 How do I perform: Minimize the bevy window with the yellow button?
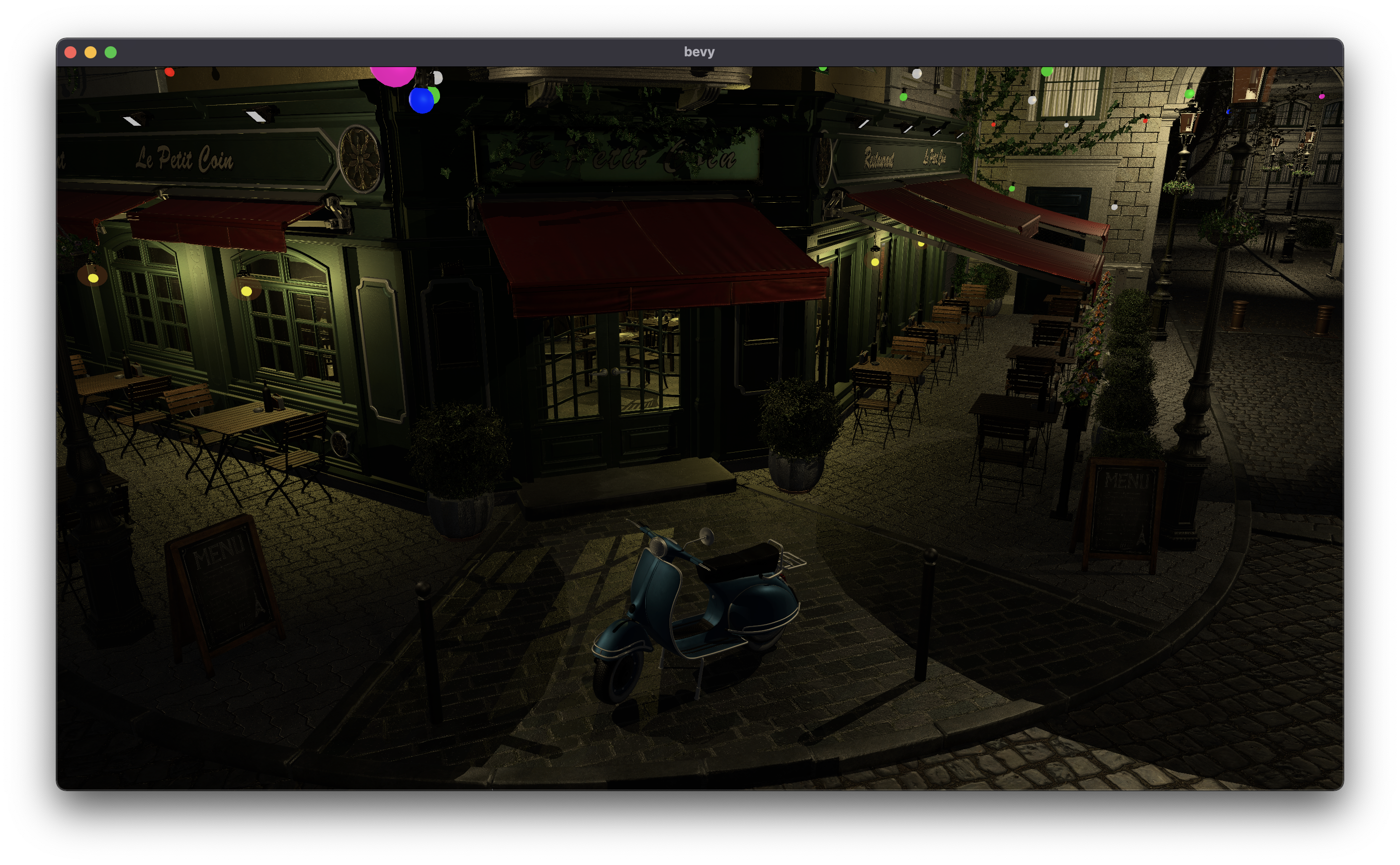91,52
